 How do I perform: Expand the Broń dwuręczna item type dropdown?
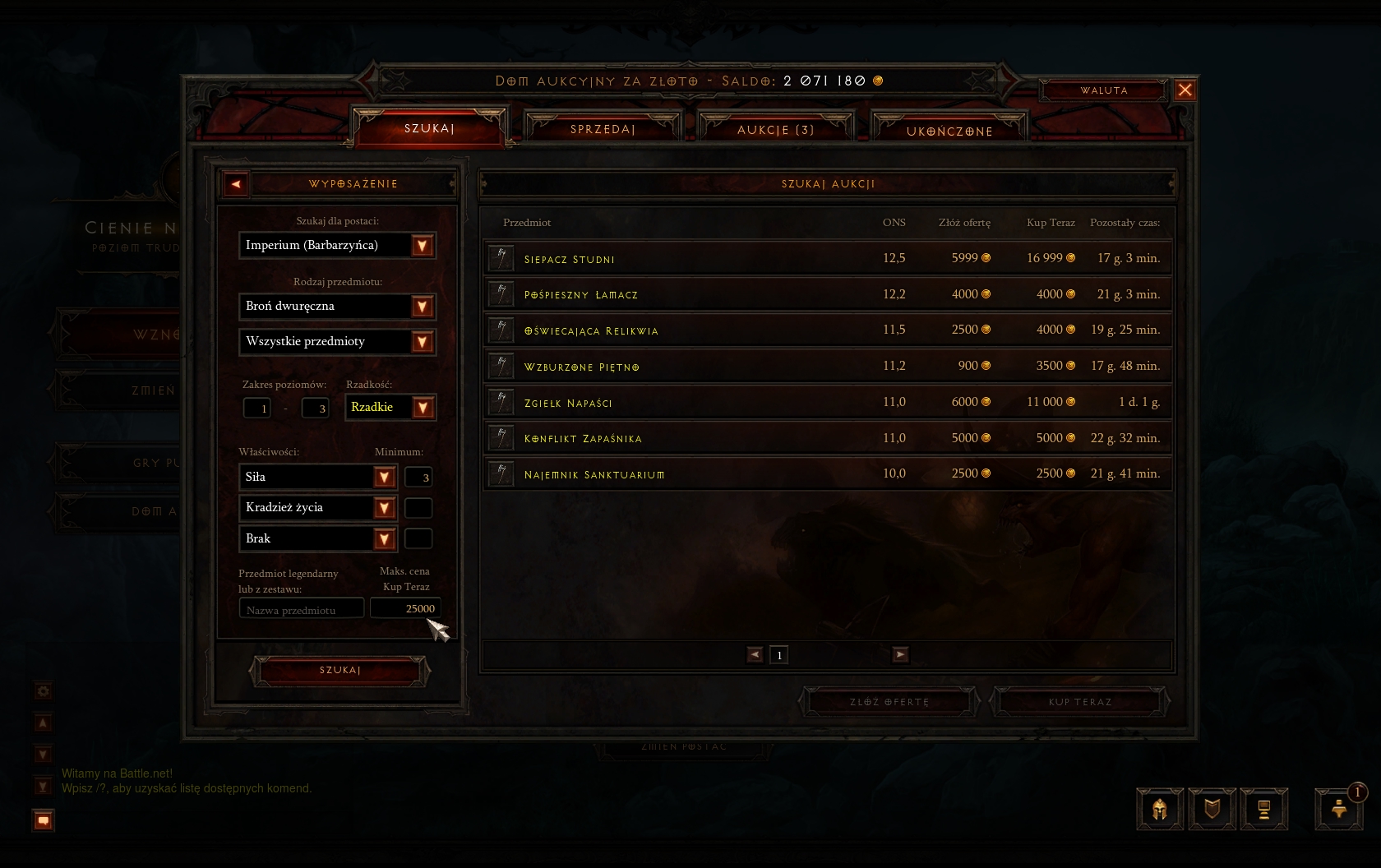(x=422, y=307)
